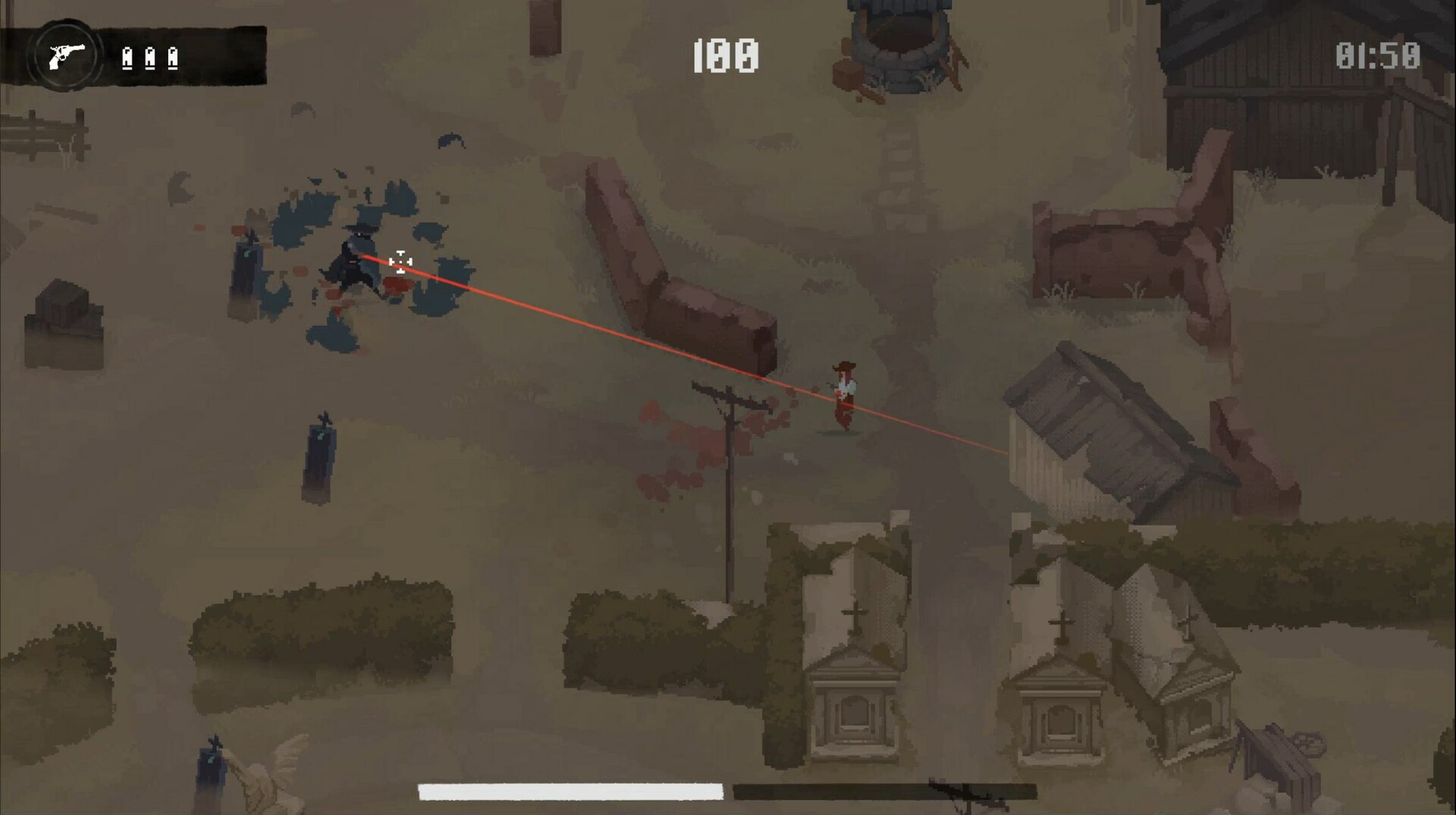Viewport: 1456px width, 815px height.
Task: Click the 100 health counter
Action: [x=724, y=54]
